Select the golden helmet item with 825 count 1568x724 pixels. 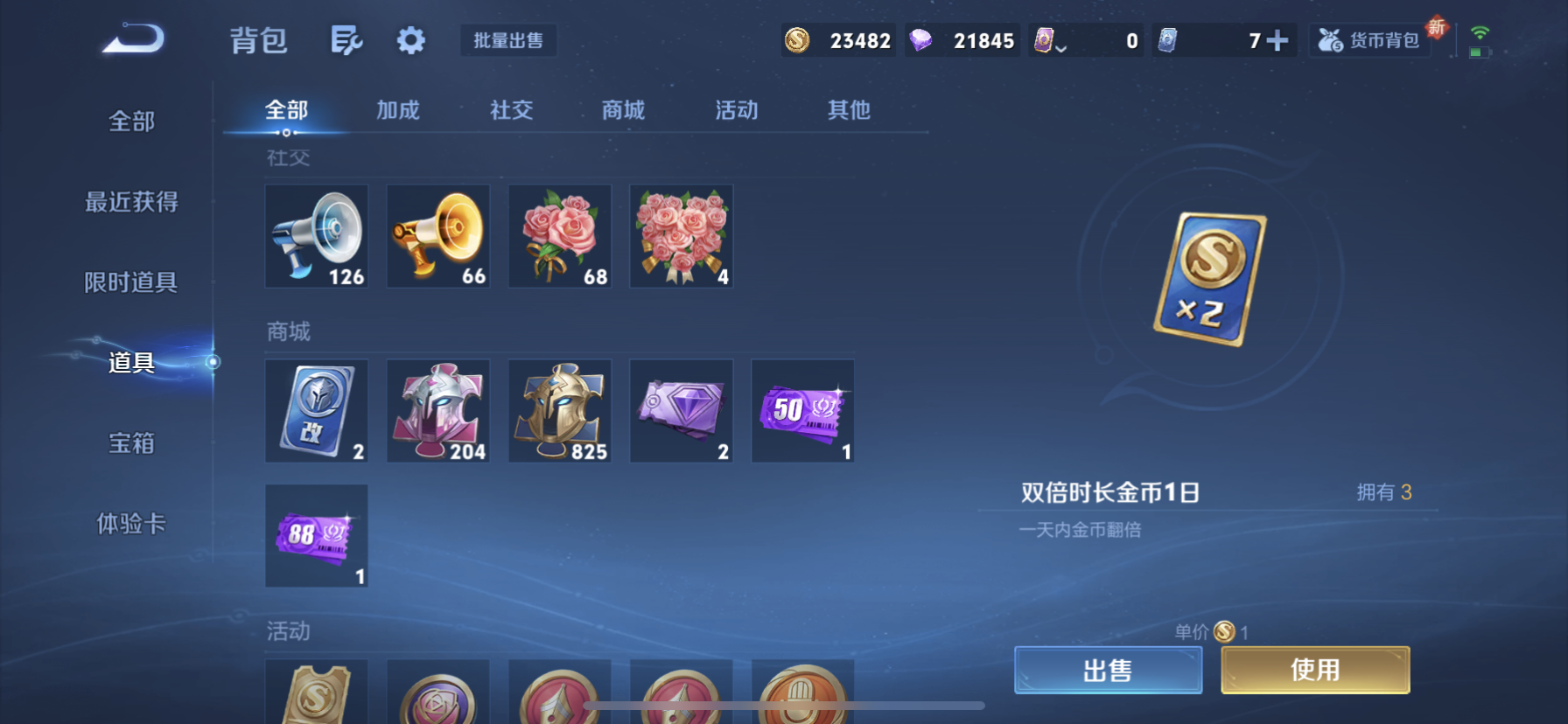(x=559, y=410)
